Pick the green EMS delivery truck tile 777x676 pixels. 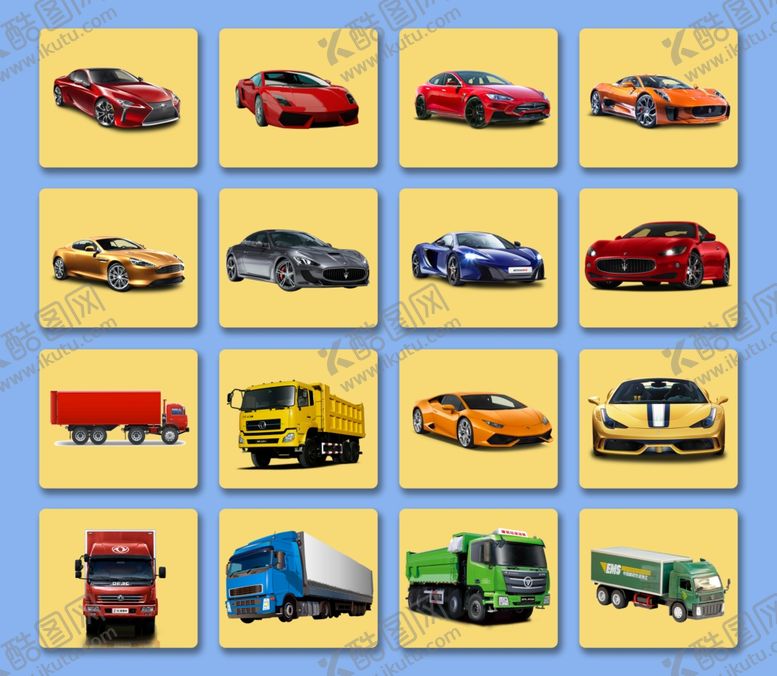(658, 578)
